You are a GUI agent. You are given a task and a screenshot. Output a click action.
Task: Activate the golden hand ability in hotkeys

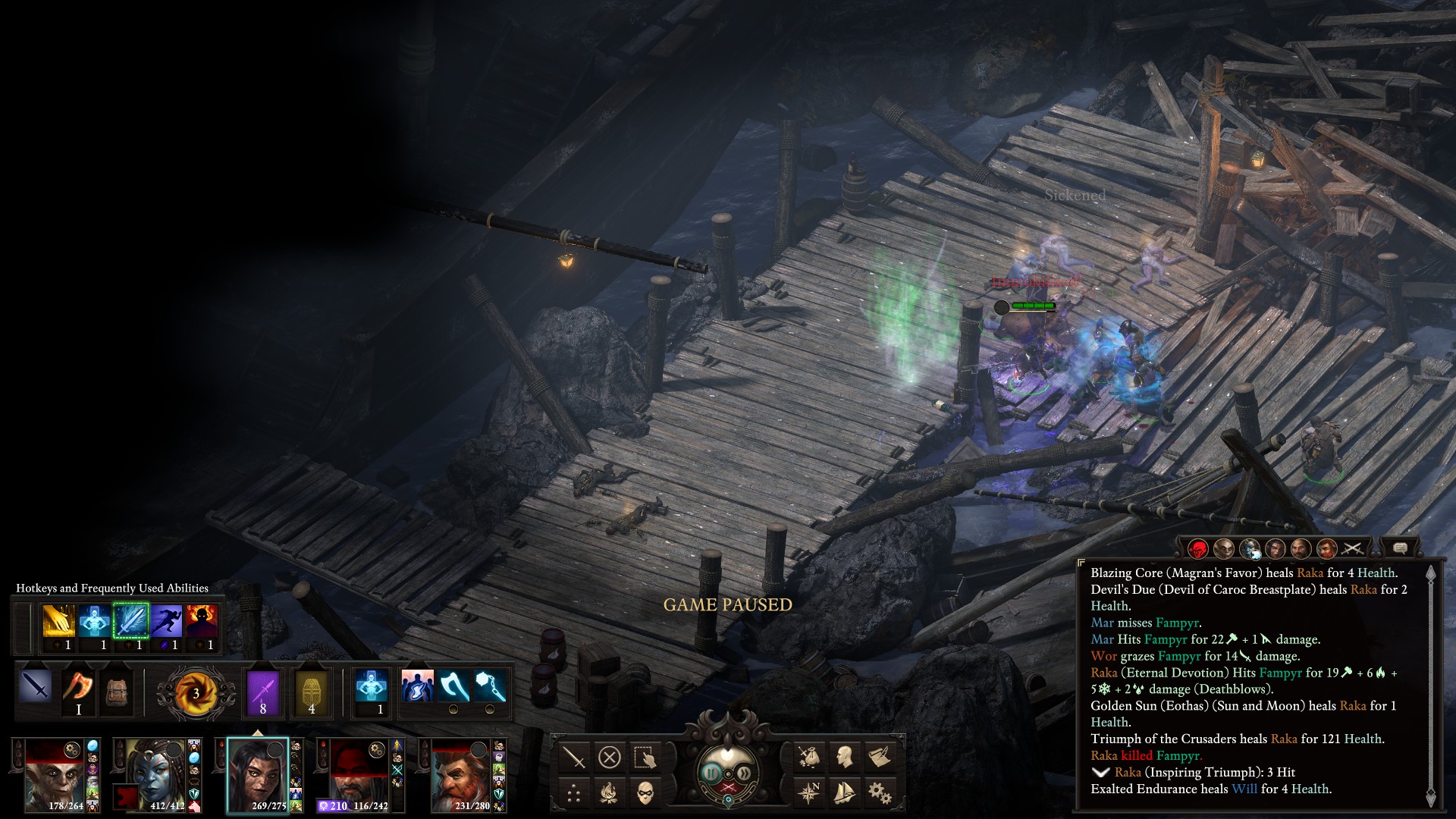(x=58, y=622)
